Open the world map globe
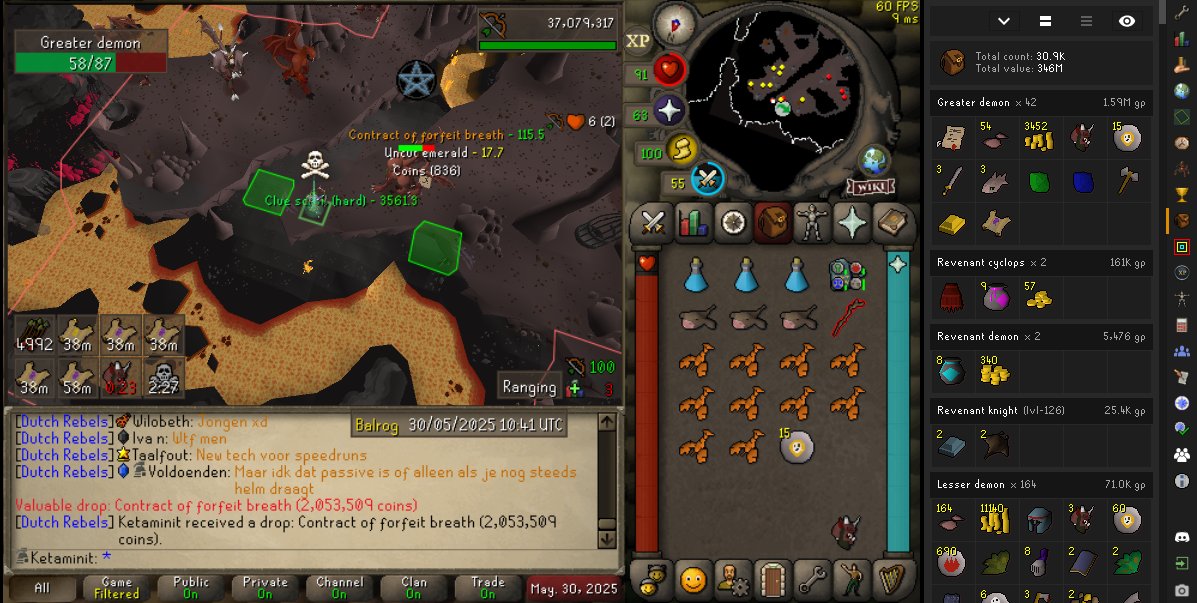This screenshot has width=1197, height=603. coord(875,160)
